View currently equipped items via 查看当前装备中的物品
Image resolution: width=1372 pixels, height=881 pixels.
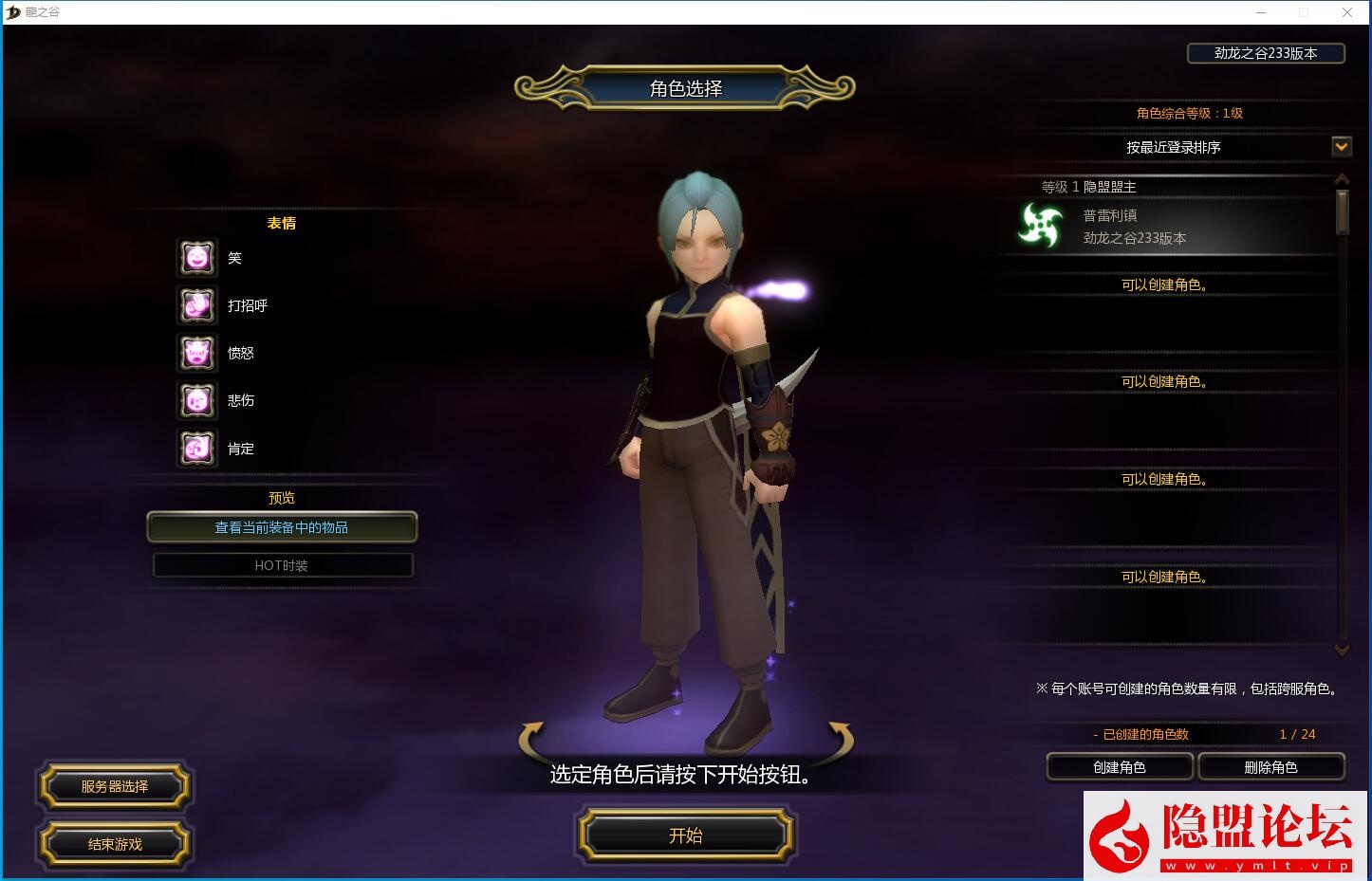pyautogui.click(x=282, y=527)
